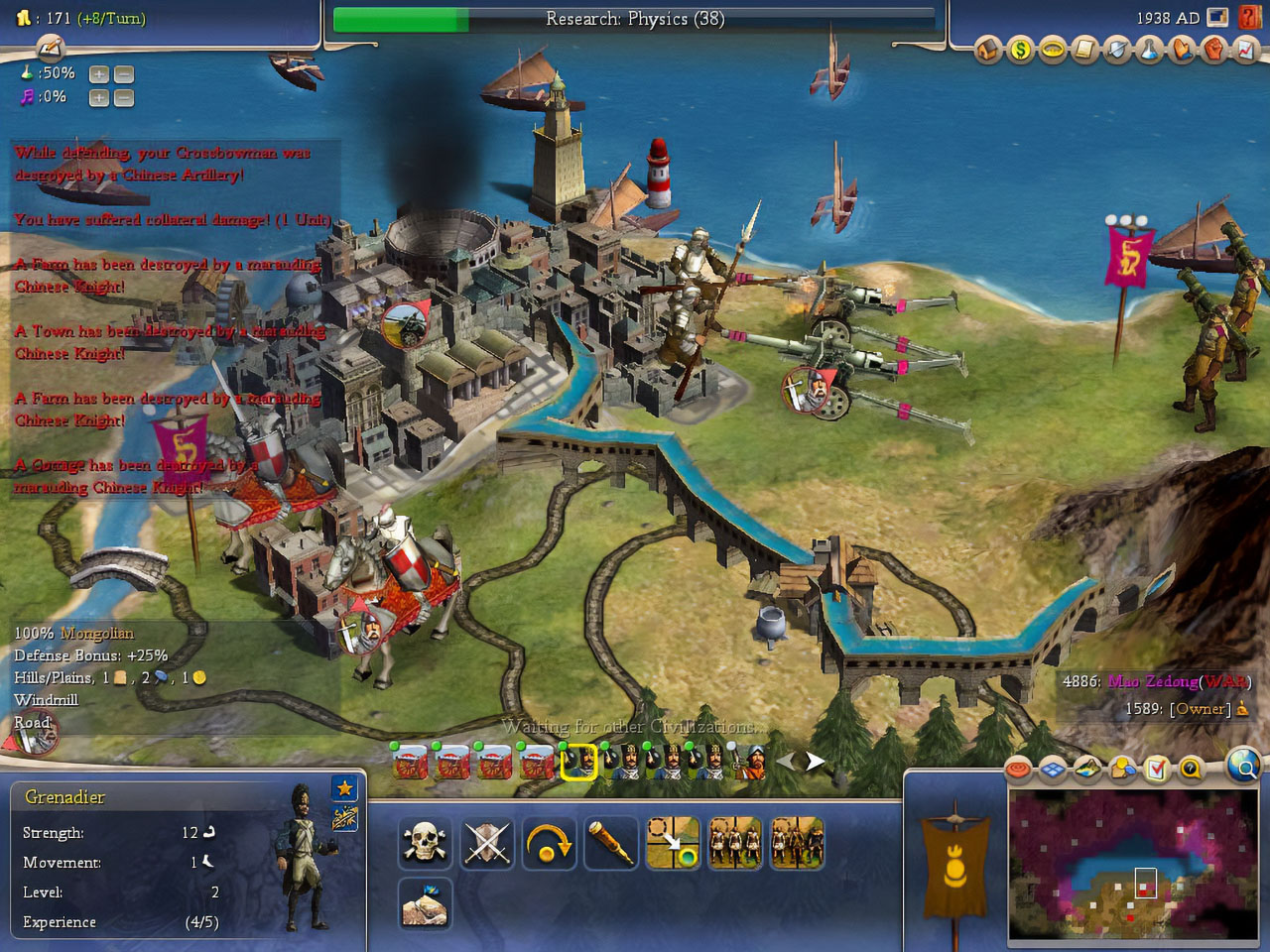Select the Mao Zedong scoreboard entry
The width and height of the screenshot is (1270, 952).
click(x=1152, y=681)
